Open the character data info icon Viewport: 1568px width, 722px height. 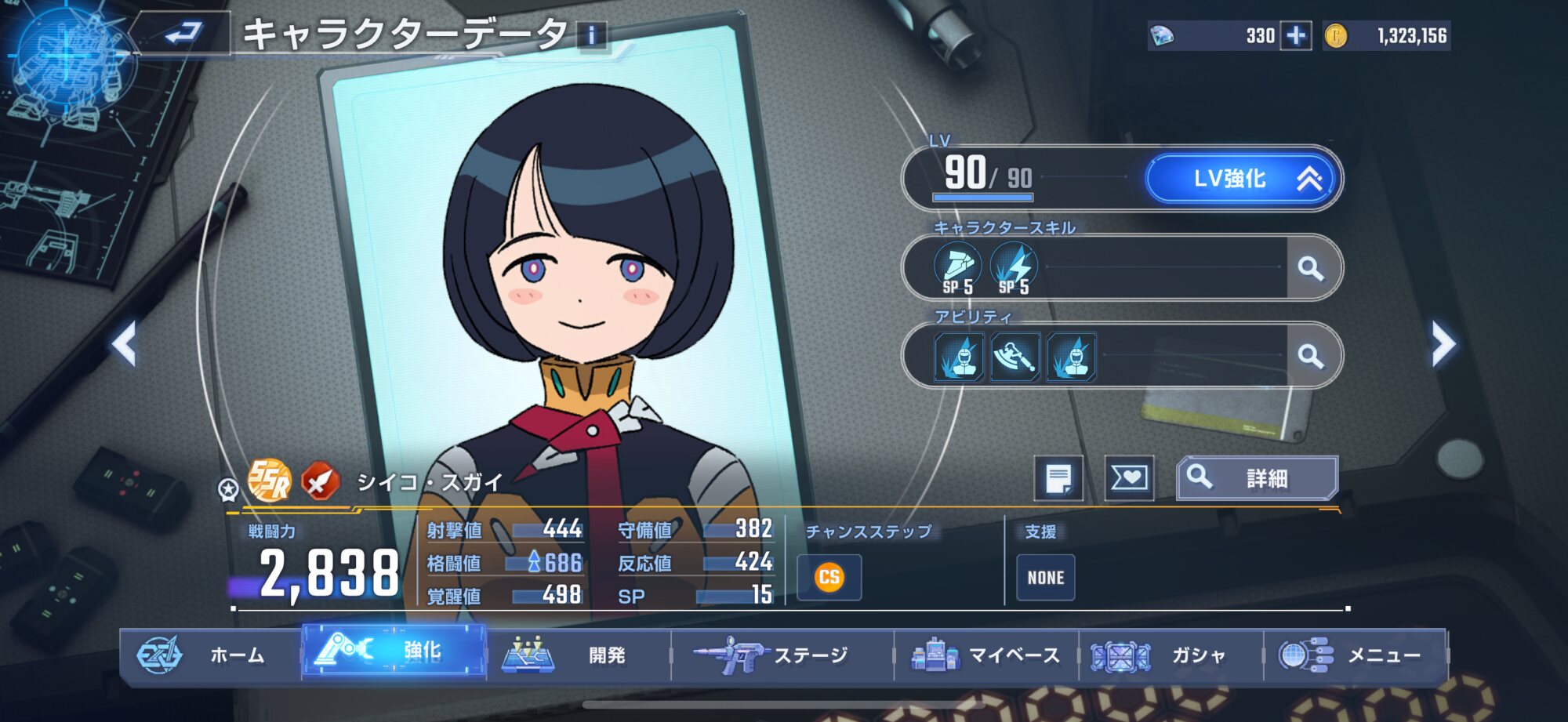point(592,35)
